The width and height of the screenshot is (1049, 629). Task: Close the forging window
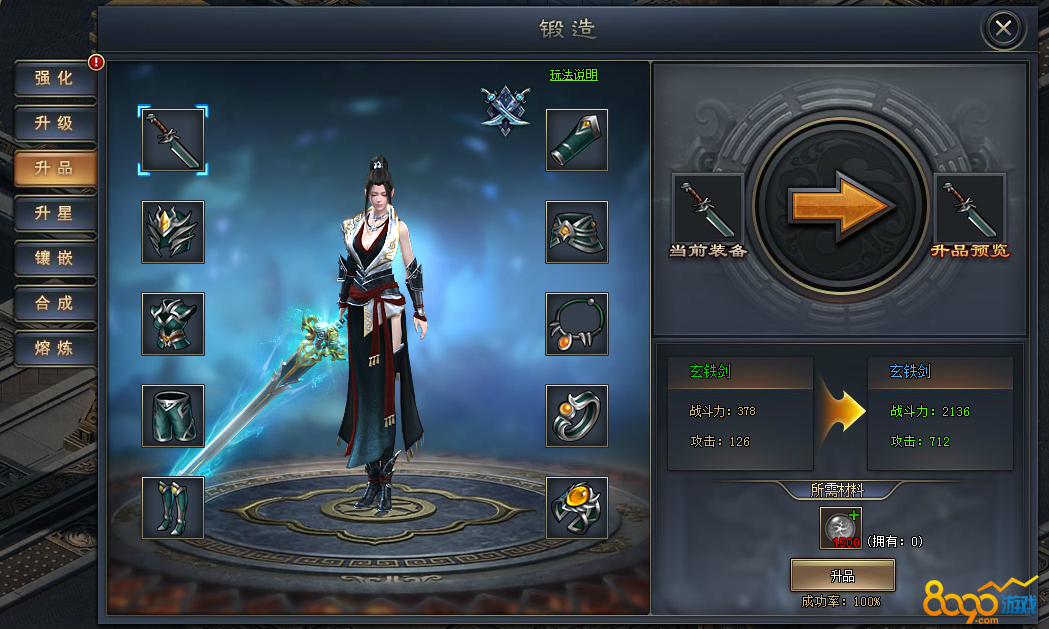pos(1003,28)
